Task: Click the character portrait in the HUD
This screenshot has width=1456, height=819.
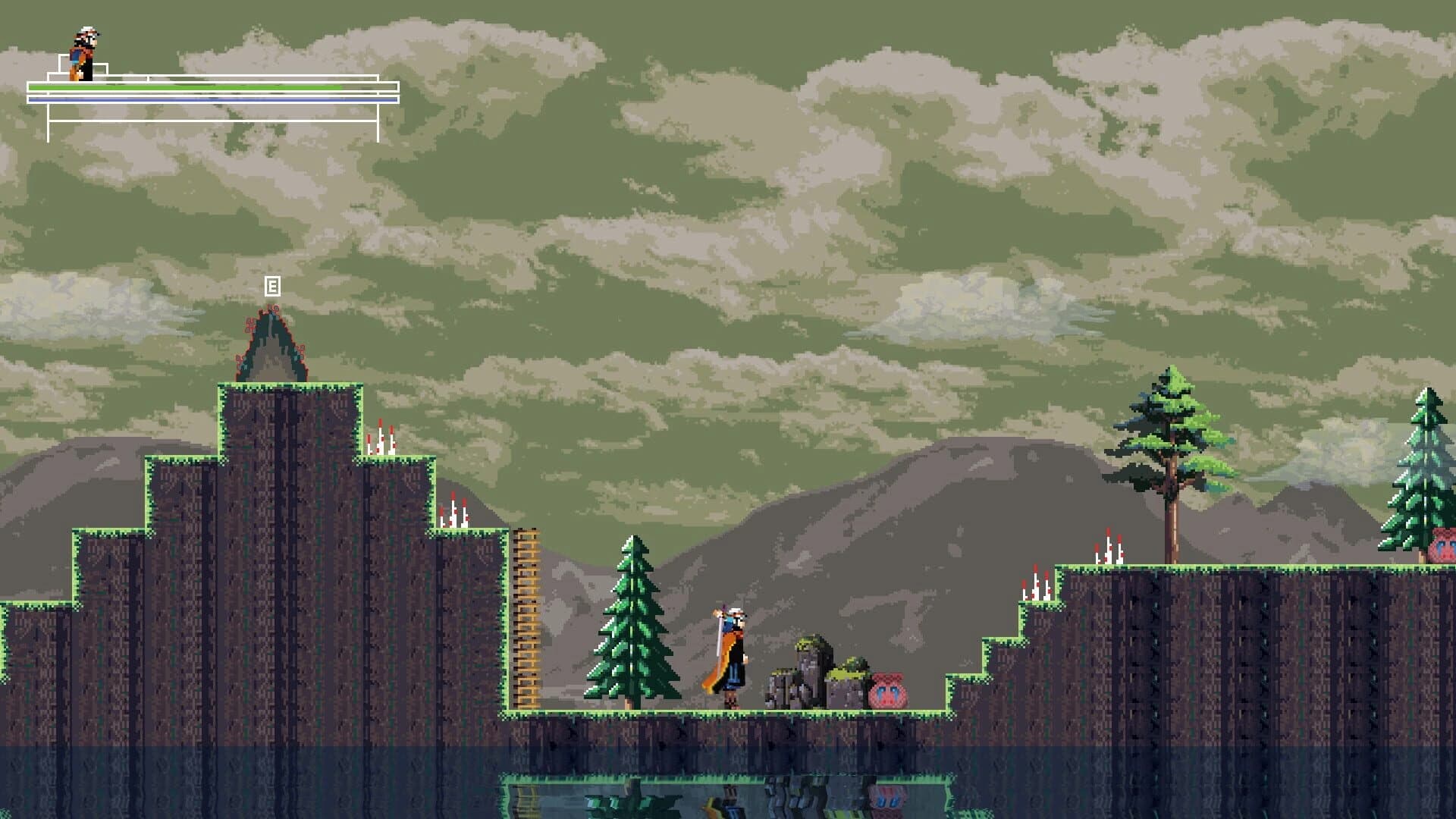Action: tap(82, 49)
